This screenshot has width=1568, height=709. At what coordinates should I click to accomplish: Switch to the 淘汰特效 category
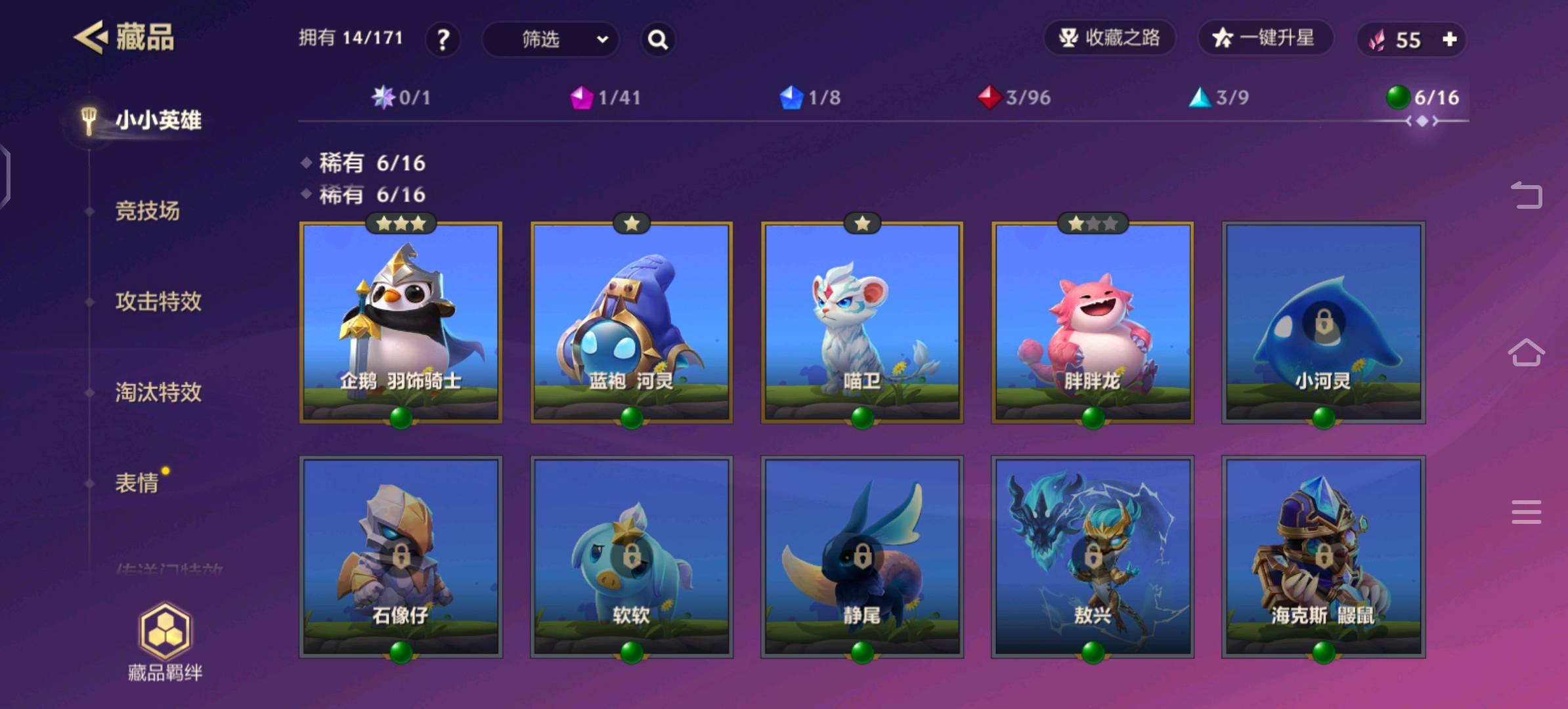tap(158, 392)
